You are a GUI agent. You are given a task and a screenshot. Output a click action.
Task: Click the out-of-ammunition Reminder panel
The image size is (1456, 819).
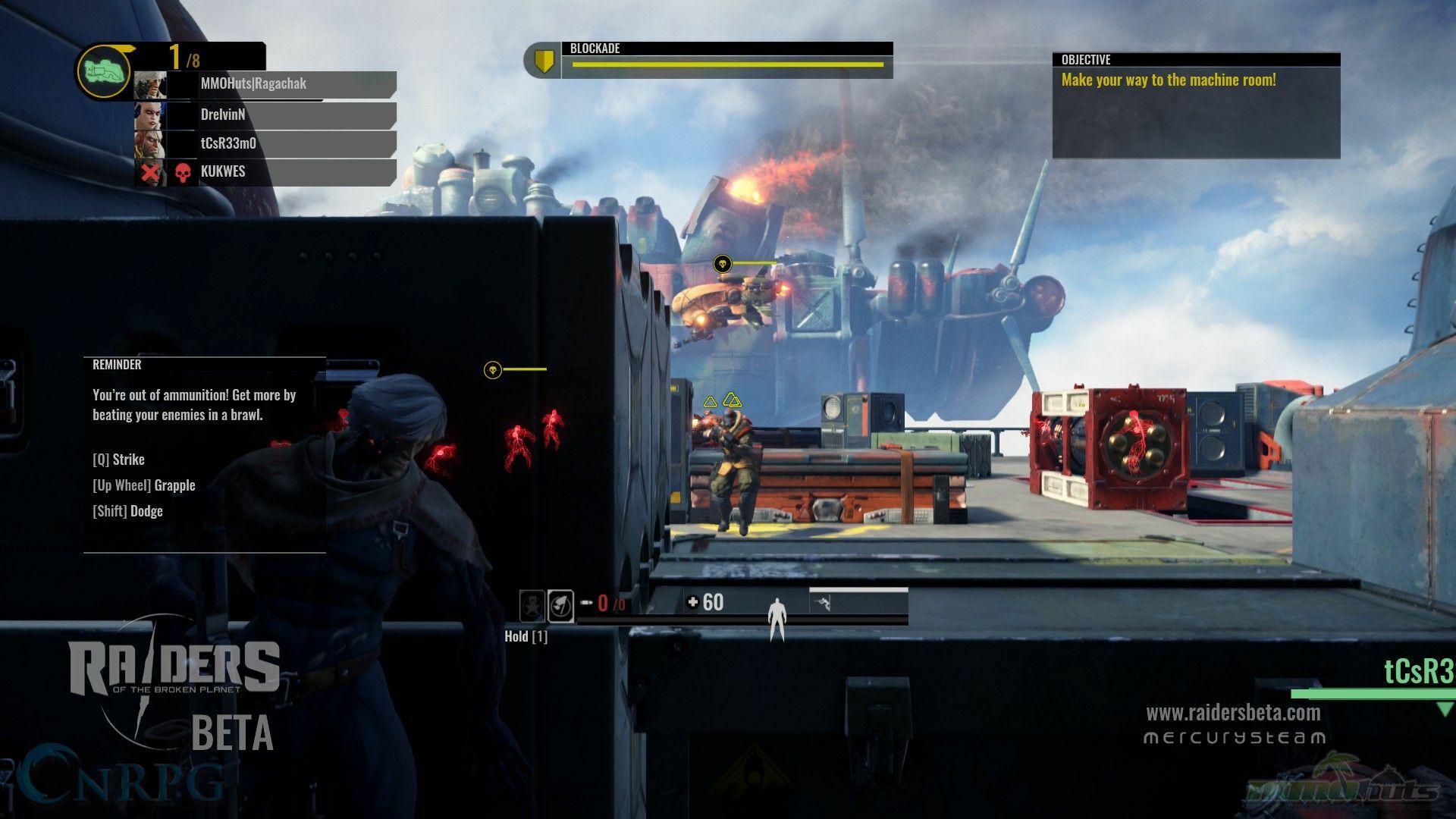pyautogui.click(x=204, y=454)
